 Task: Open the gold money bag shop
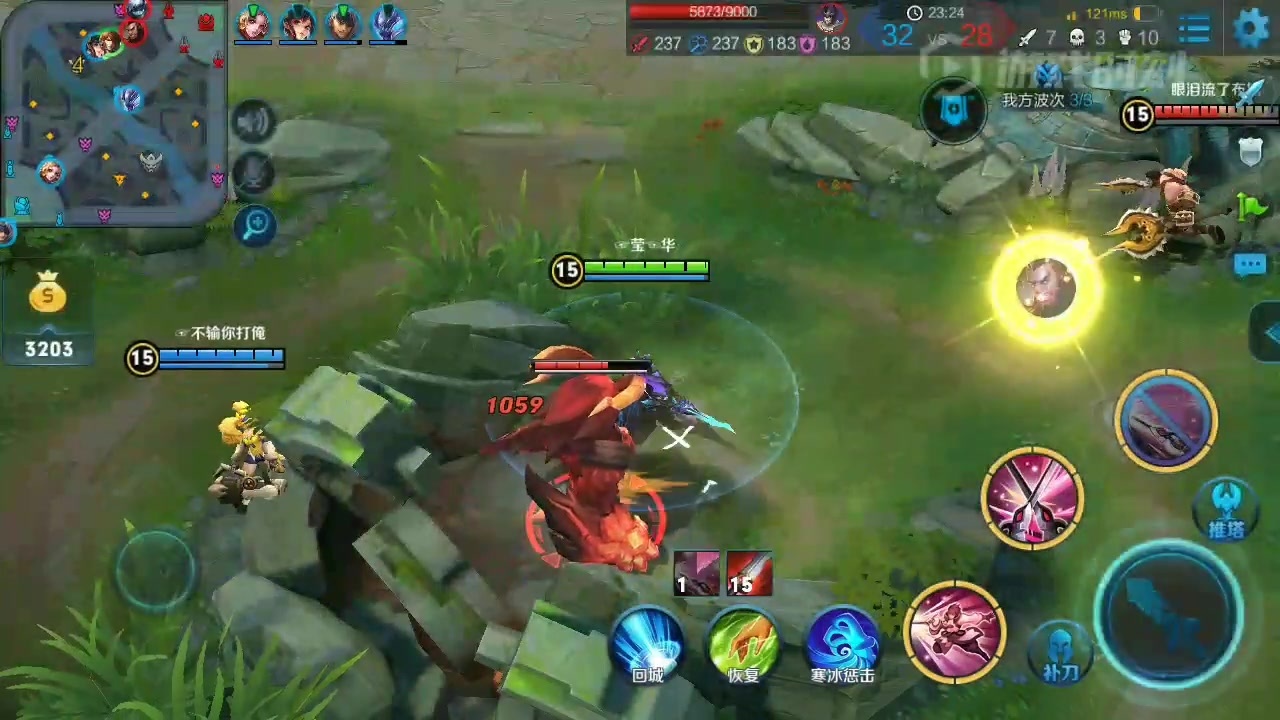[x=48, y=295]
